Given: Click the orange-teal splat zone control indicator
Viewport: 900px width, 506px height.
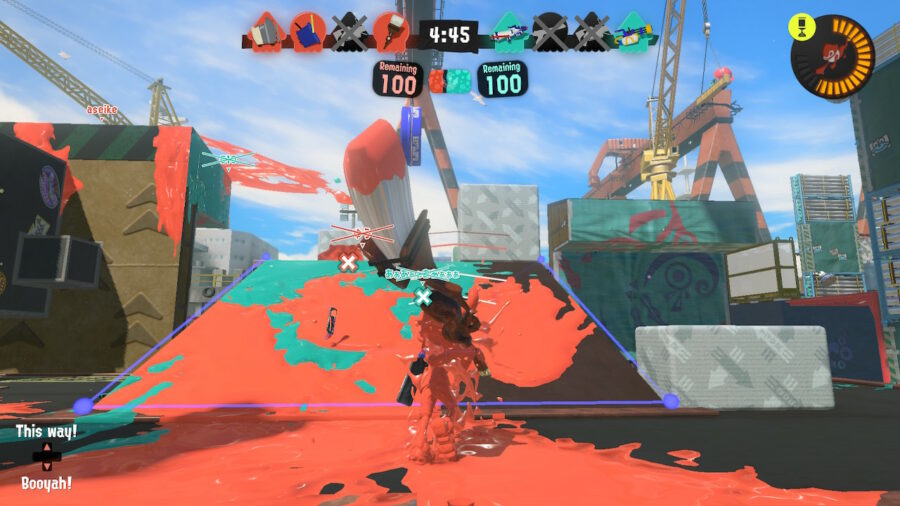Looking at the screenshot, I should tap(450, 80).
